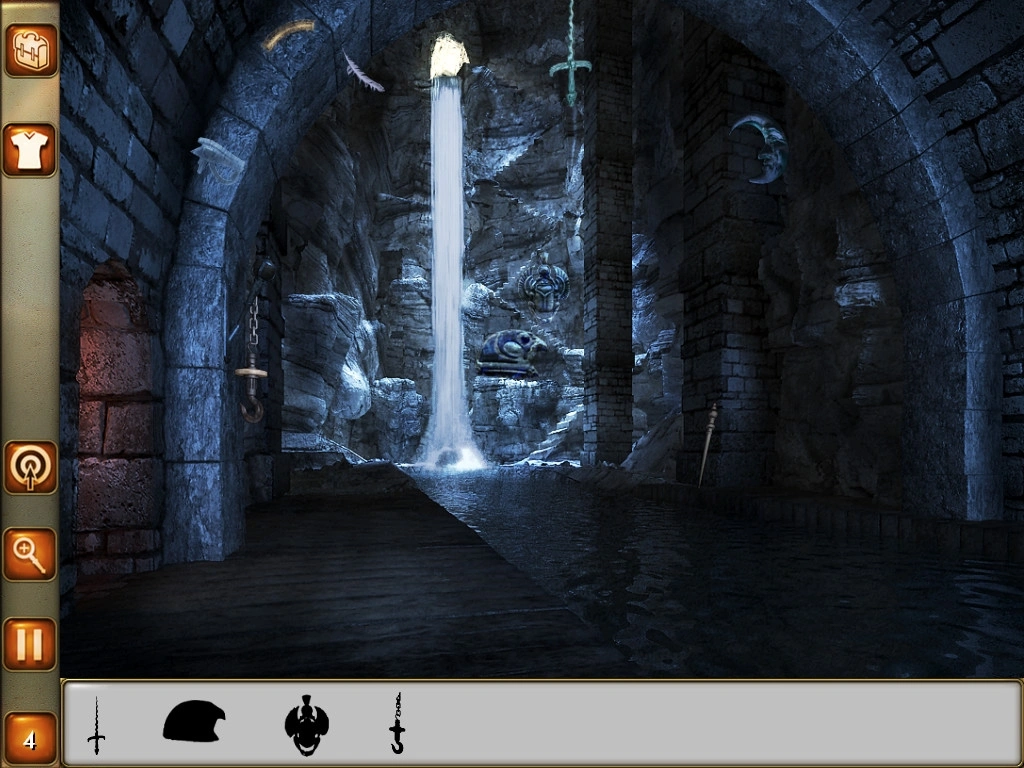The image size is (1024, 768).
Task: Turn on the magnifying glass zoom
Action: coord(30,554)
